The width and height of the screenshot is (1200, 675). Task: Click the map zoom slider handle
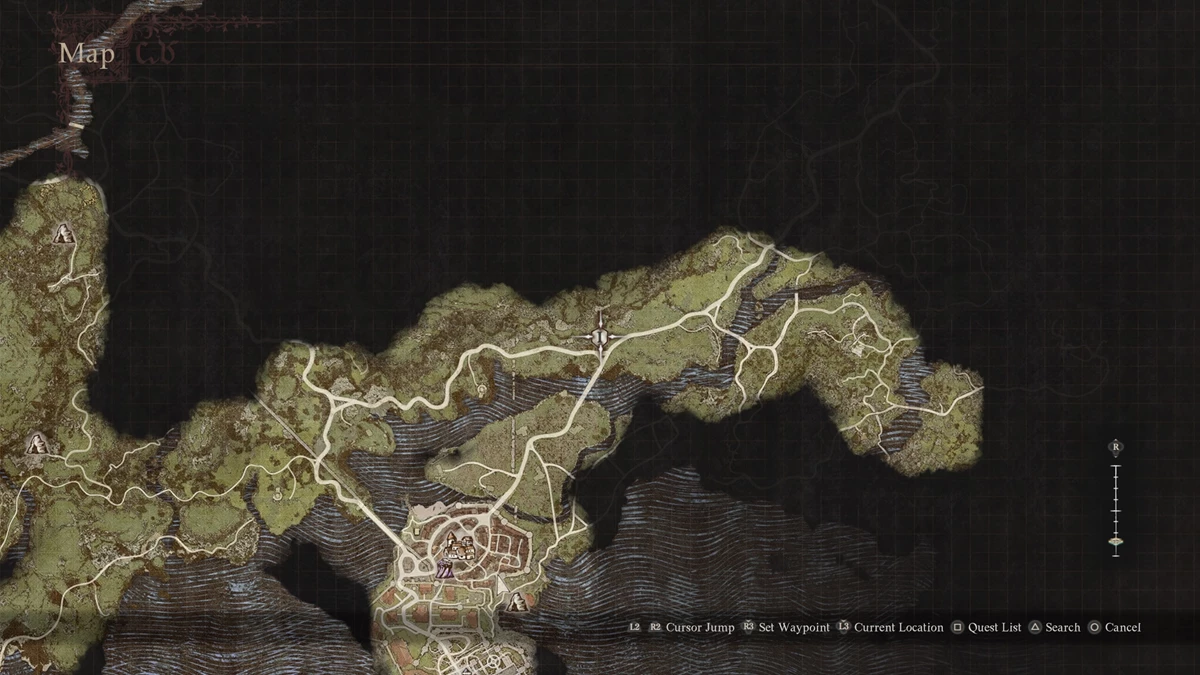1115,541
